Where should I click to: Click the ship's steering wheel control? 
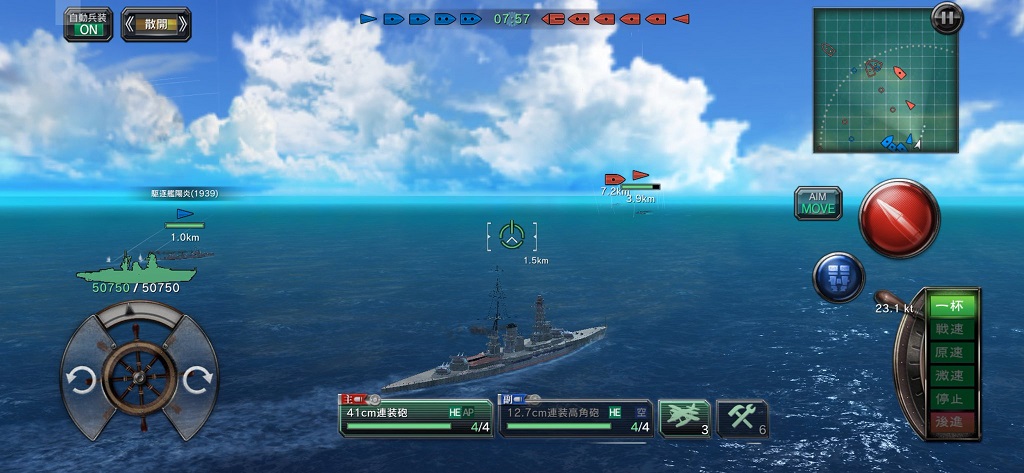coord(139,376)
